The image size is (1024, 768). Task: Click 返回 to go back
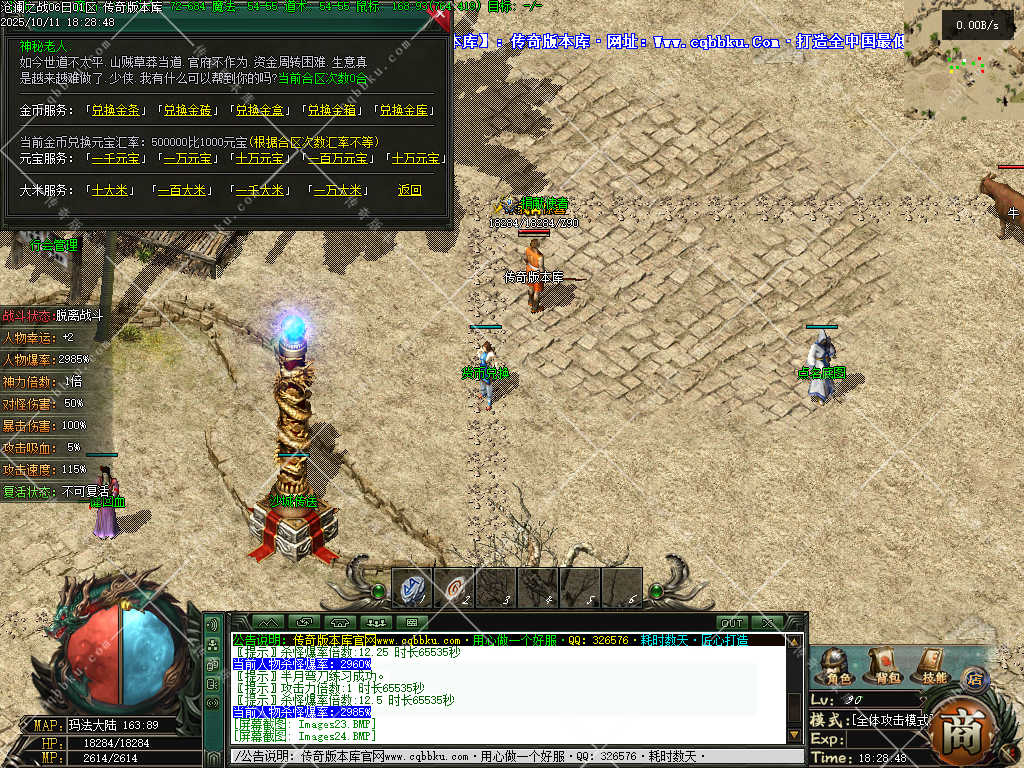pyautogui.click(x=410, y=190)
